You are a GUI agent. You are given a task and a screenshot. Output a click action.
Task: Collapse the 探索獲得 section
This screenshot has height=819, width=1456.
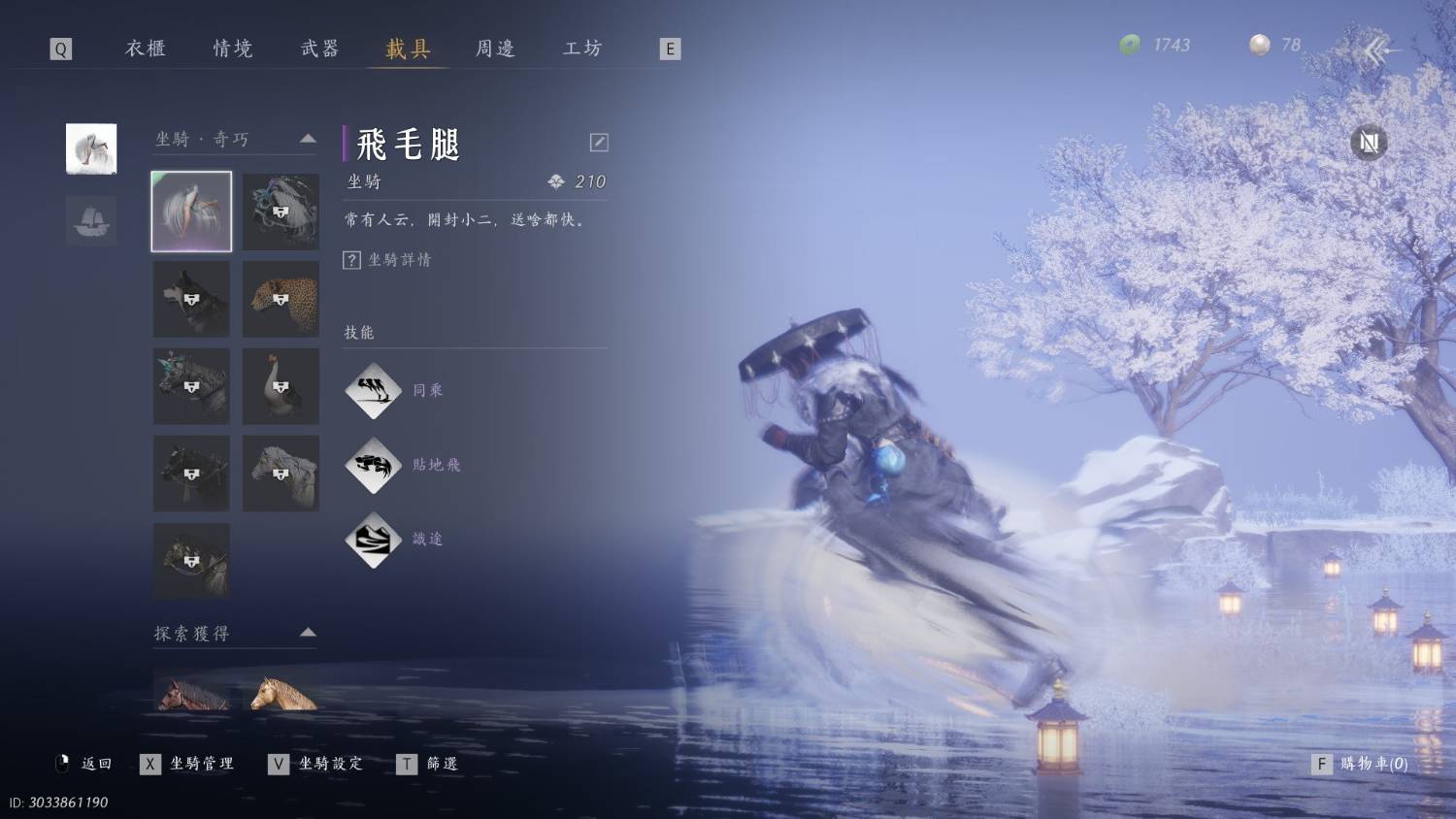(308, 633)
